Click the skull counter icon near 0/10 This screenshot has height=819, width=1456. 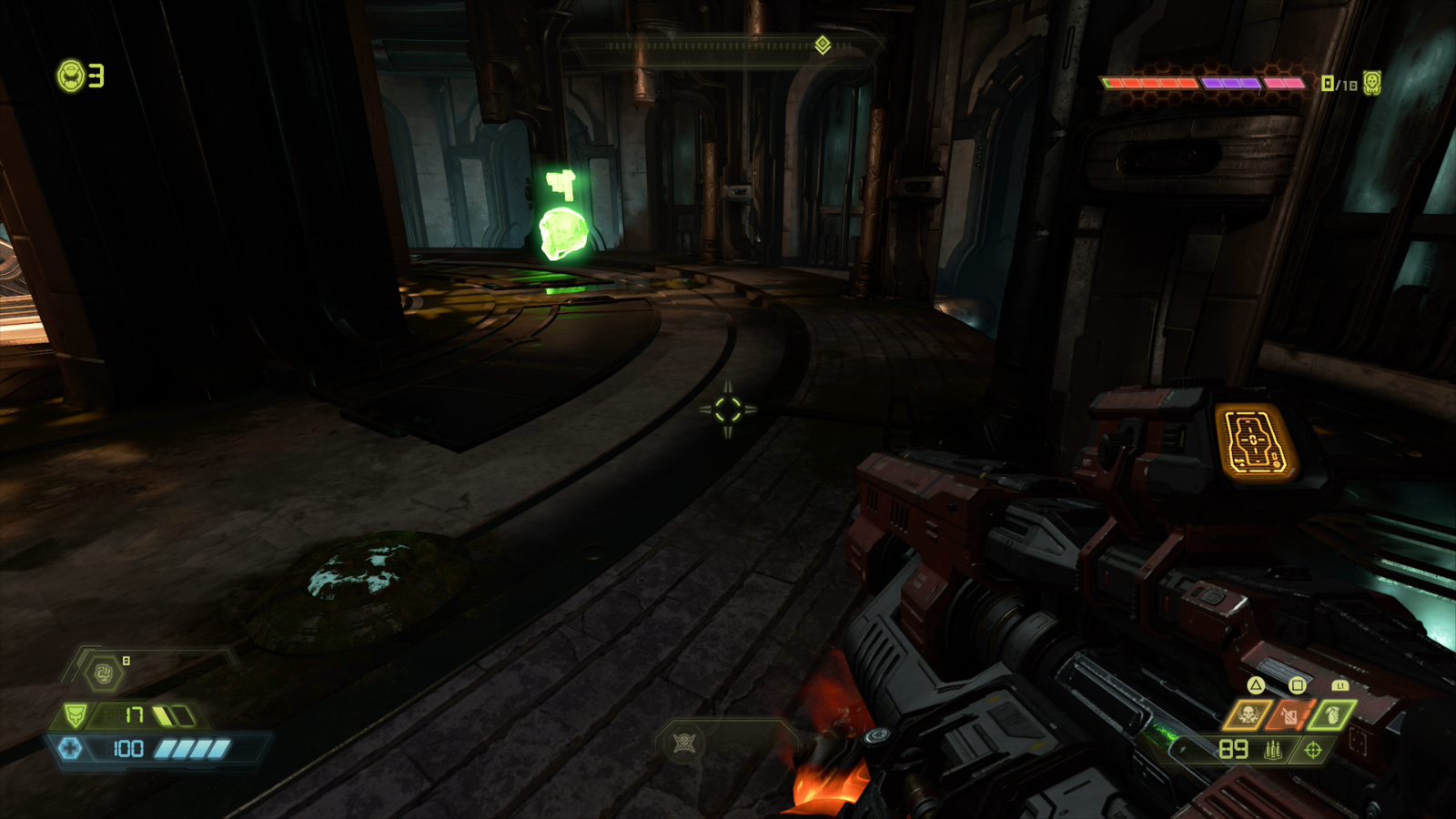tap(1371, 83)
